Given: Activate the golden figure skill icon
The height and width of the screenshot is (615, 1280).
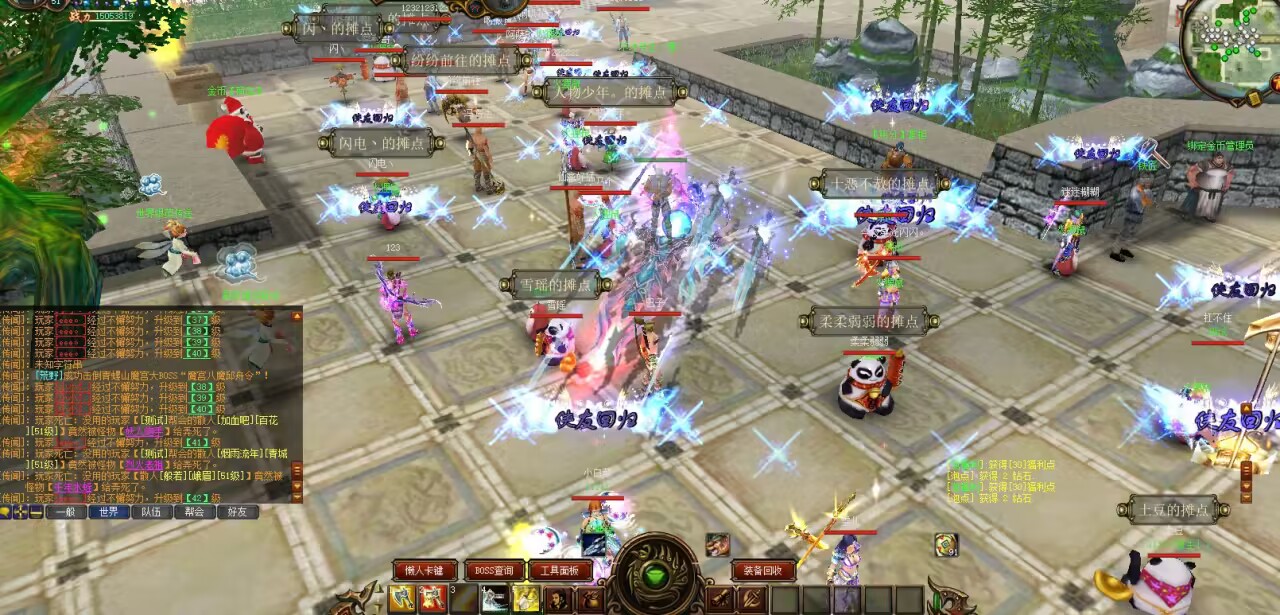Looking at the screenshot, I should pos(526,598).
